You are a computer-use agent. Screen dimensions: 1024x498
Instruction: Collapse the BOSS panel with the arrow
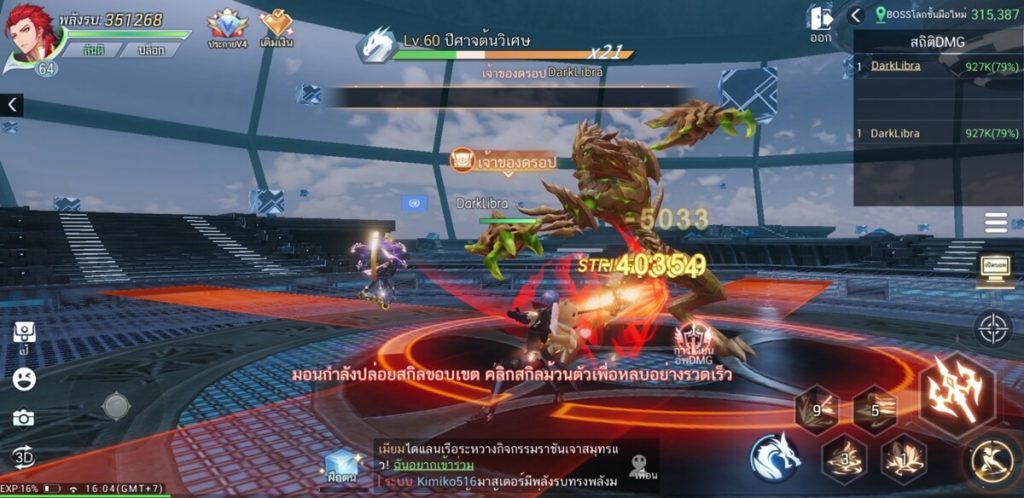856,15
